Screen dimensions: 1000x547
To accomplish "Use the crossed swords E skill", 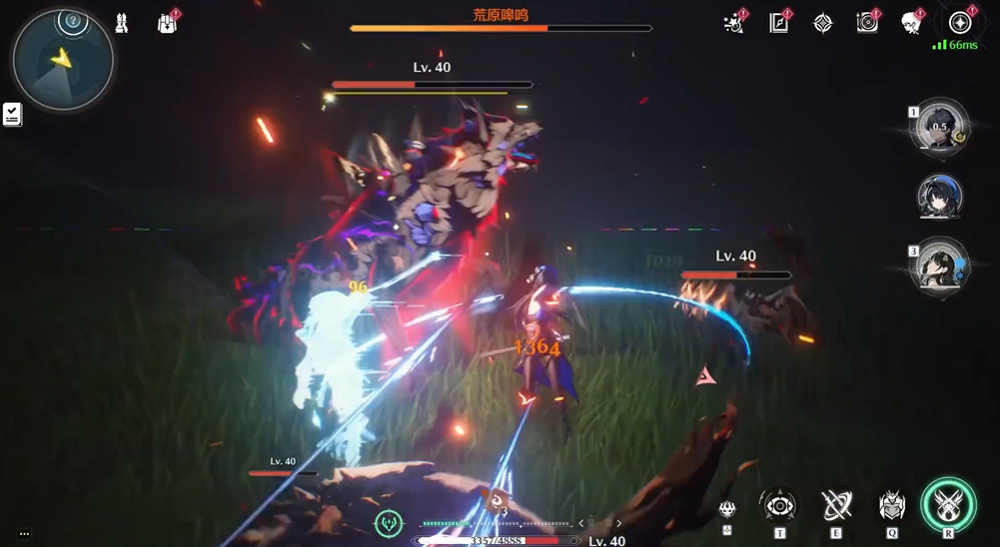I will click(x=836, y=506).
